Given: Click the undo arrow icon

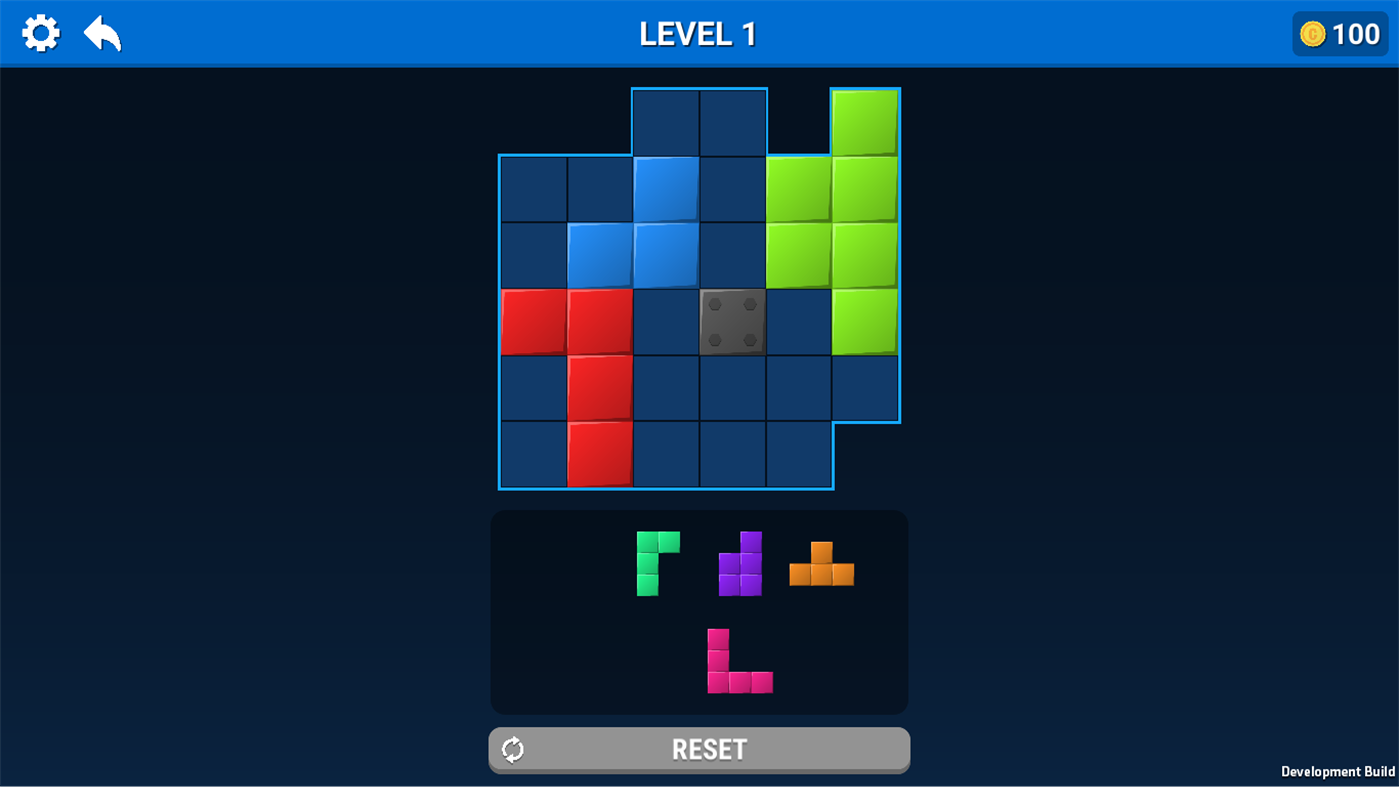Looking at the screenshot, I should pyautogui.click(x=100, y=32).
